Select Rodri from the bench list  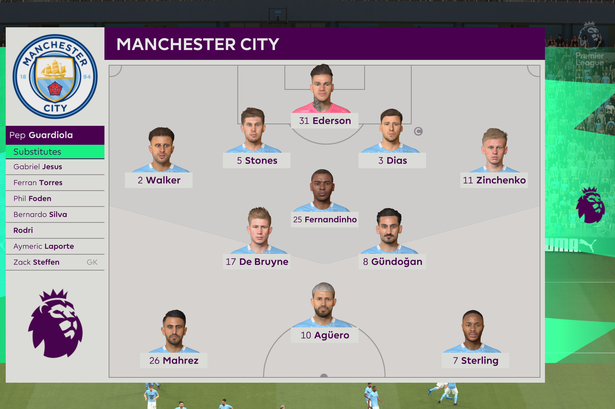(55, 230)
